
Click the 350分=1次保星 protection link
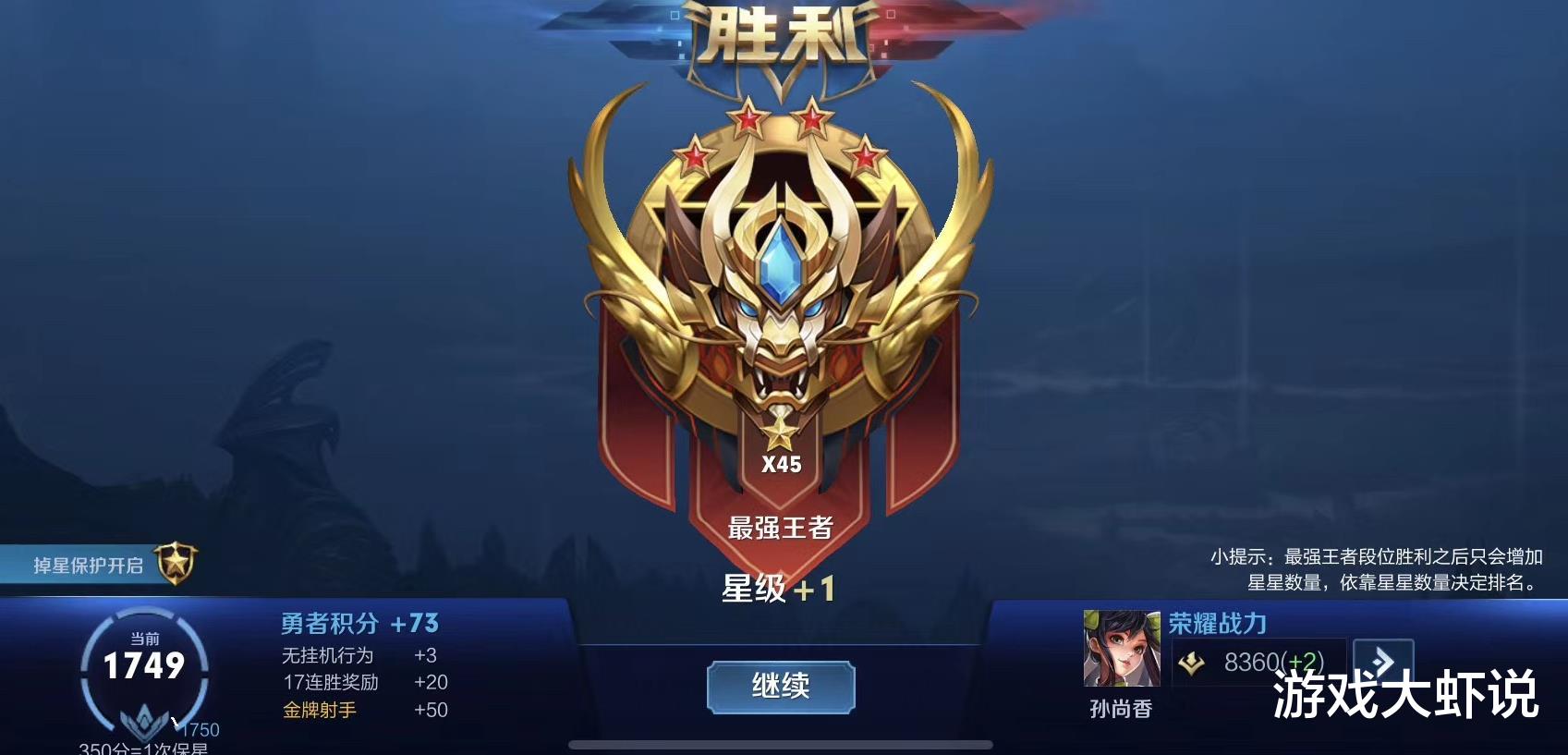click(143, 750)
